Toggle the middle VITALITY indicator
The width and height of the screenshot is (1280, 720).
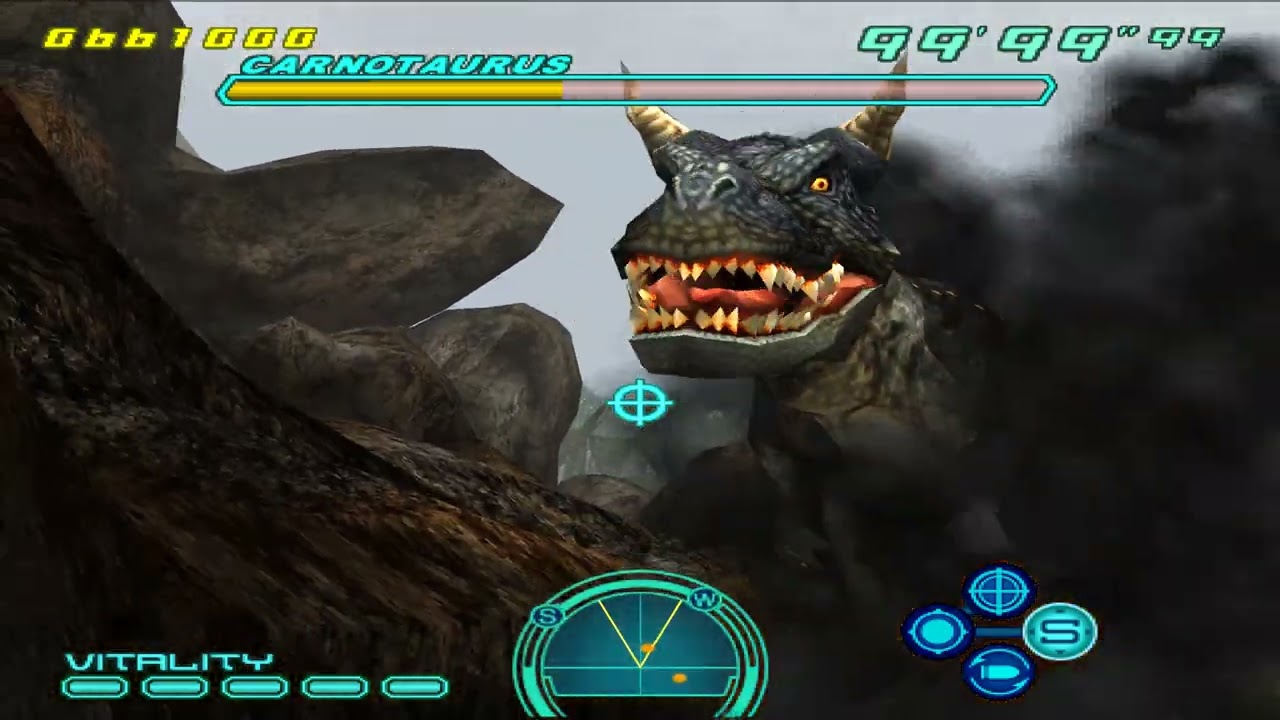[x=254, y=687]
